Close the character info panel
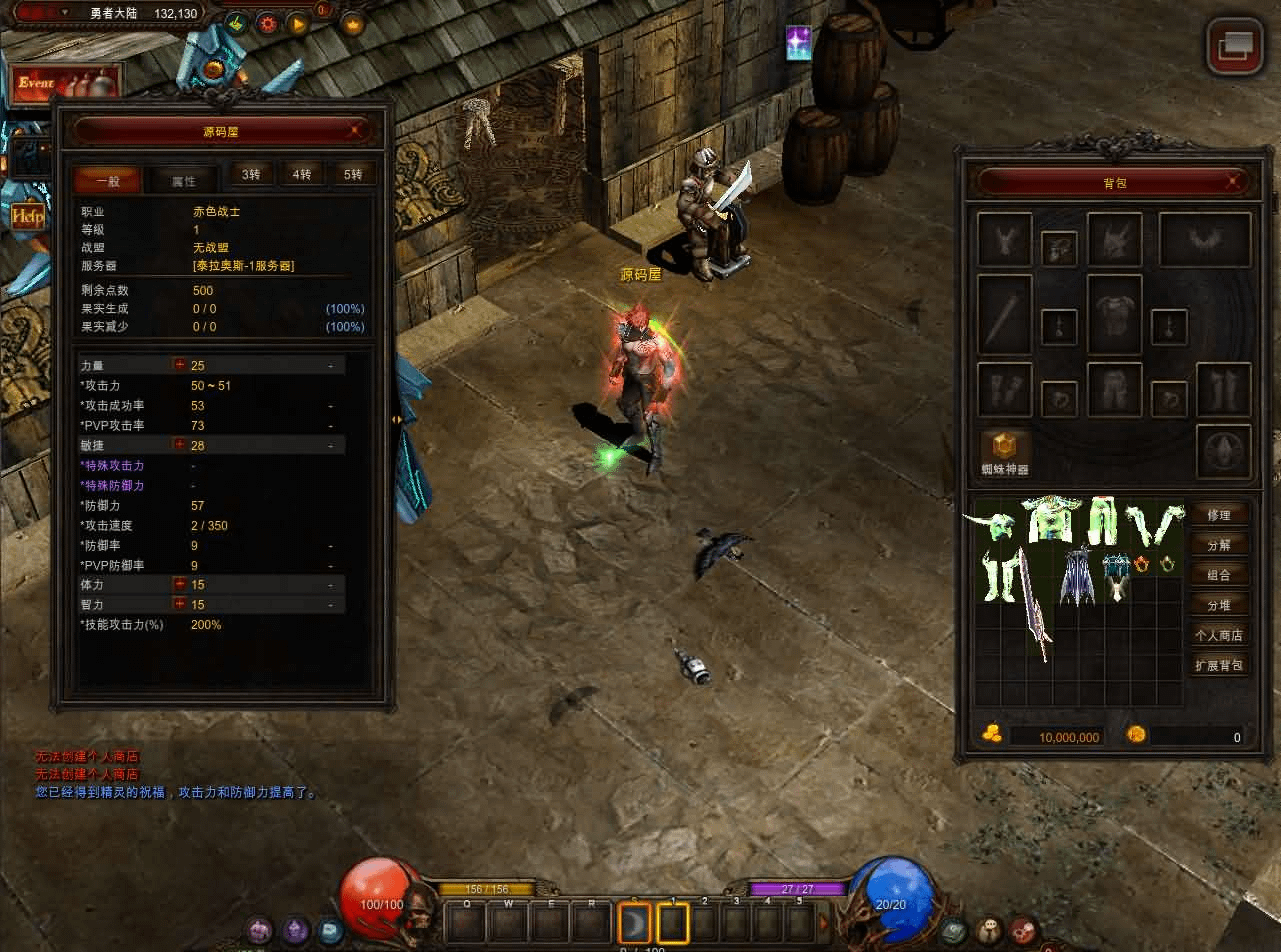This screenshot has width=1281, height=952. click(357, 130)
